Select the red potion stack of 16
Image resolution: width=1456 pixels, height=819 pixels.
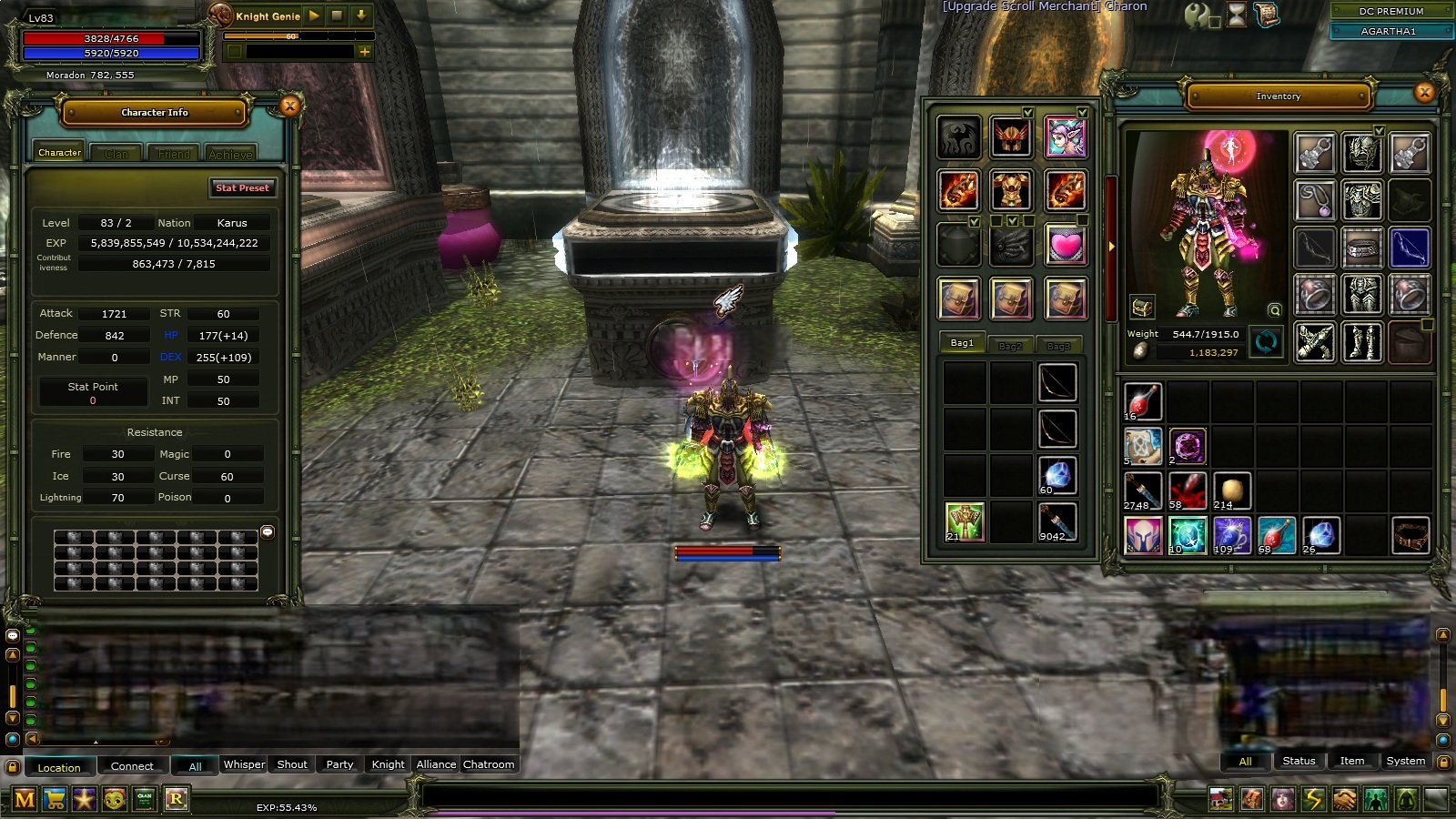click(x=1143, y=400)
